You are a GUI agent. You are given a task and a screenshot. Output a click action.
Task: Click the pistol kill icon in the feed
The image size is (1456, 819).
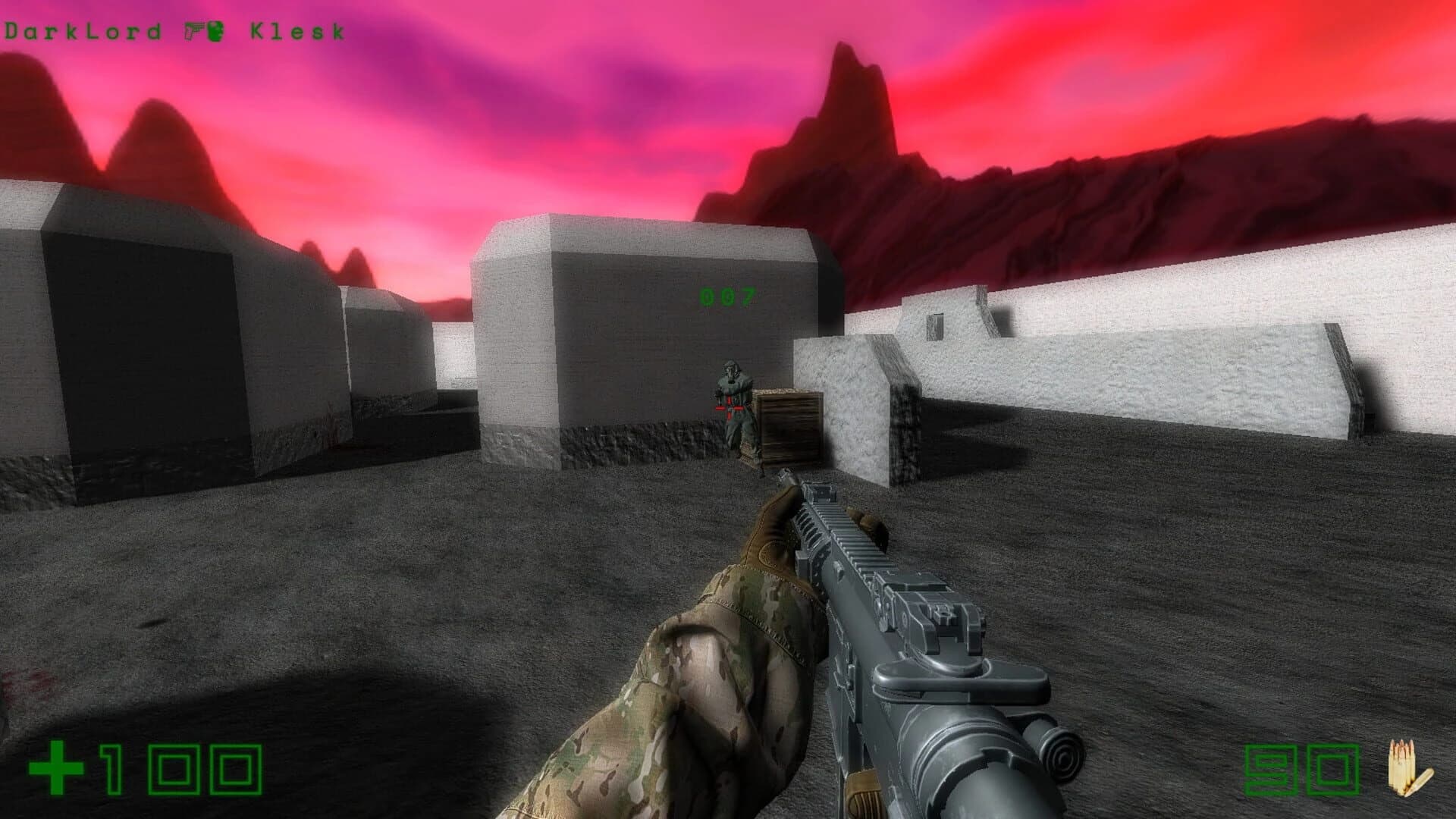tap(192, 30)
